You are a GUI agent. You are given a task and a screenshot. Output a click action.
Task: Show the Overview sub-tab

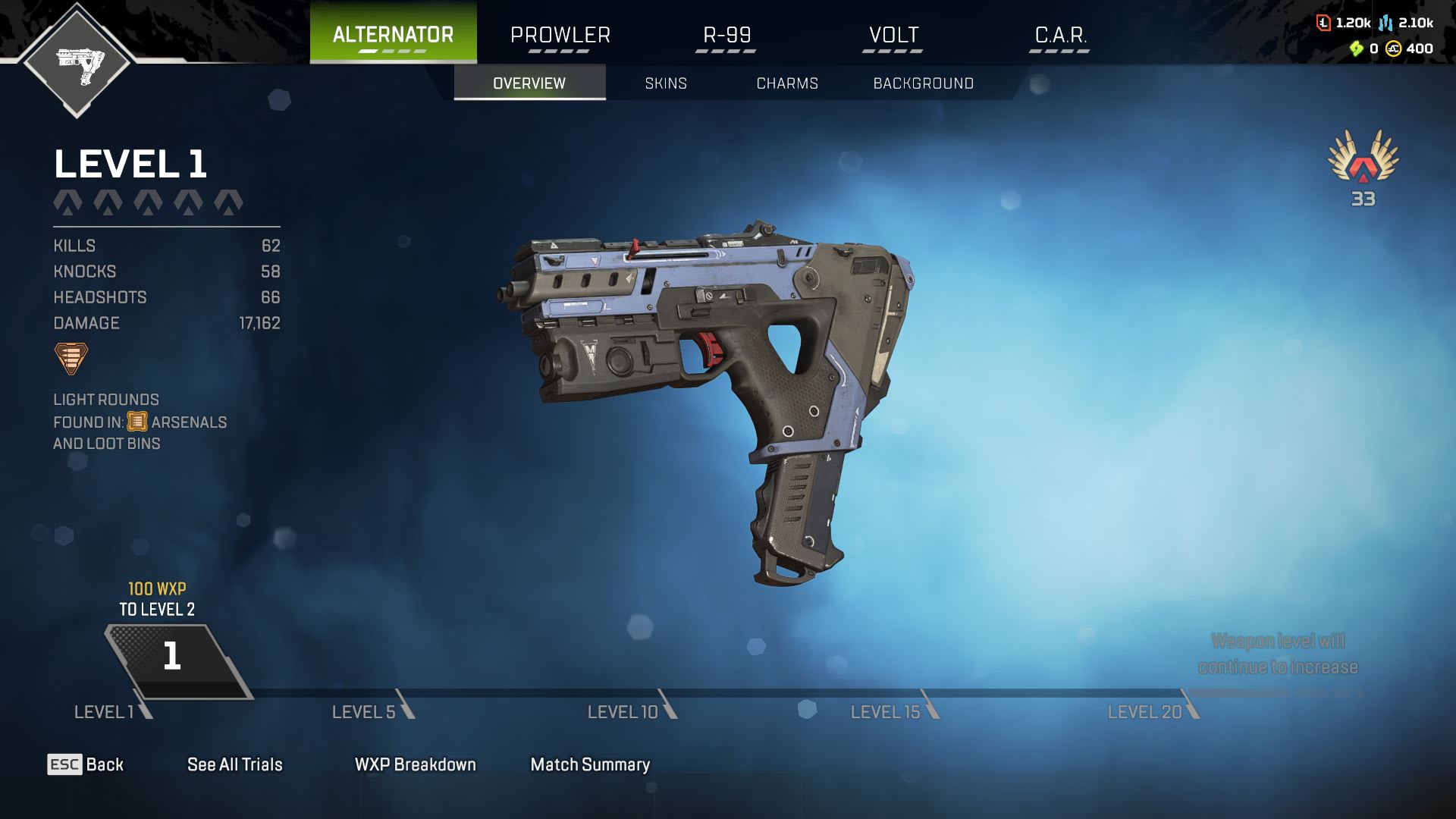coord(529,83)
